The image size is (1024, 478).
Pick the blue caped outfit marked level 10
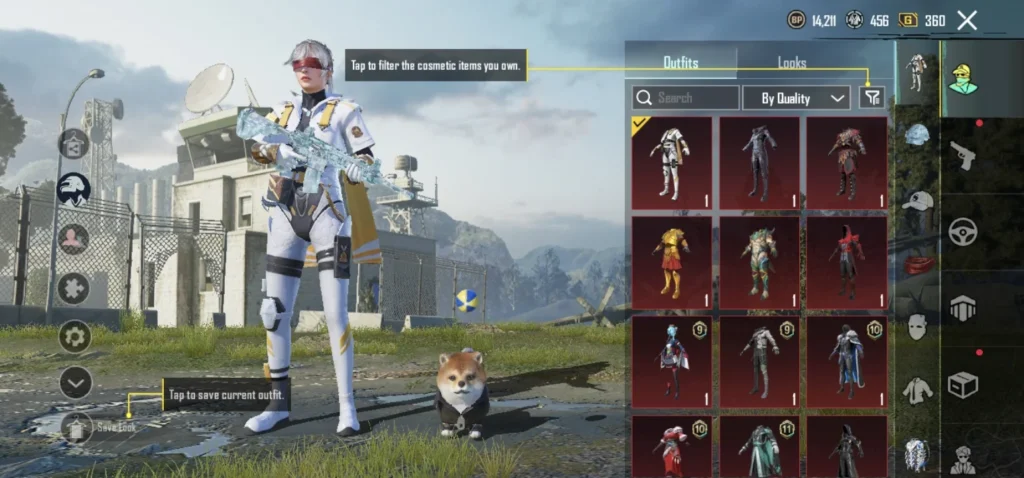(847, 360)
